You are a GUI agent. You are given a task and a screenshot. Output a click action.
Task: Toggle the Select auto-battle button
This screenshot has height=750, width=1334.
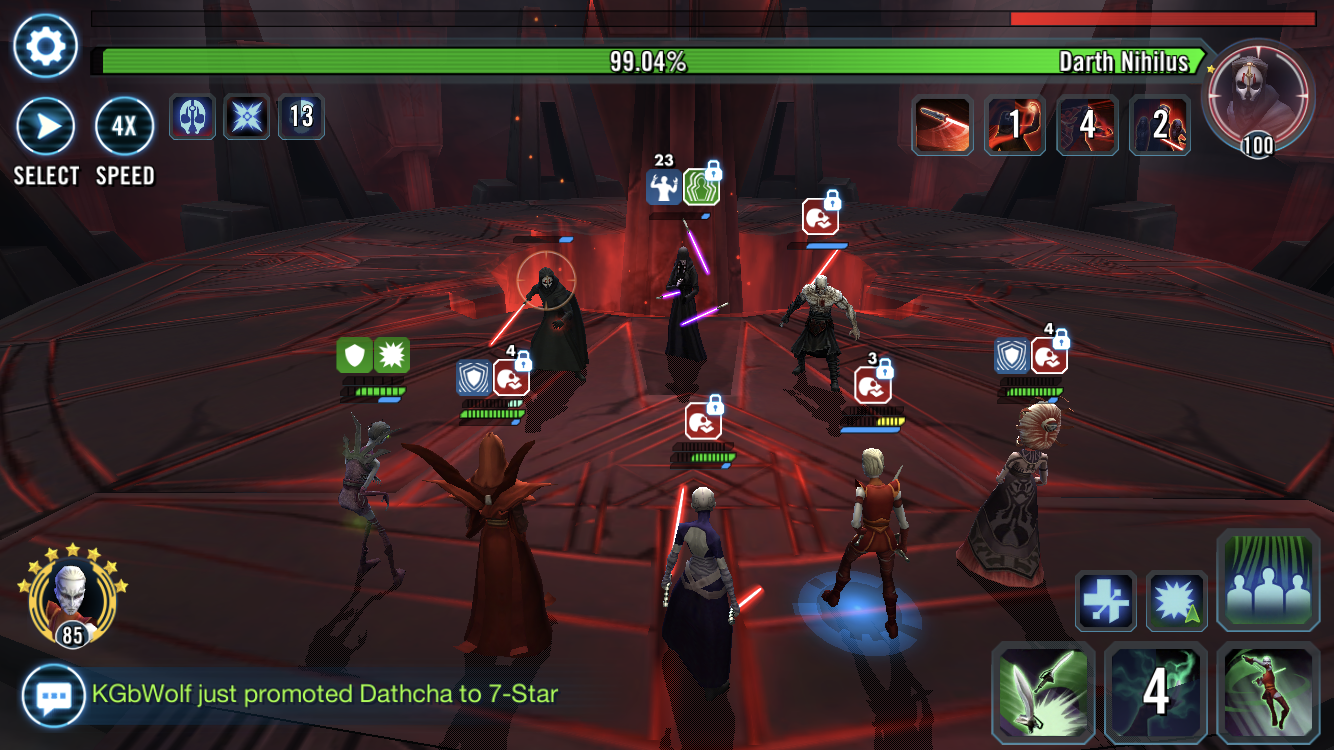(x=45, y=127)
